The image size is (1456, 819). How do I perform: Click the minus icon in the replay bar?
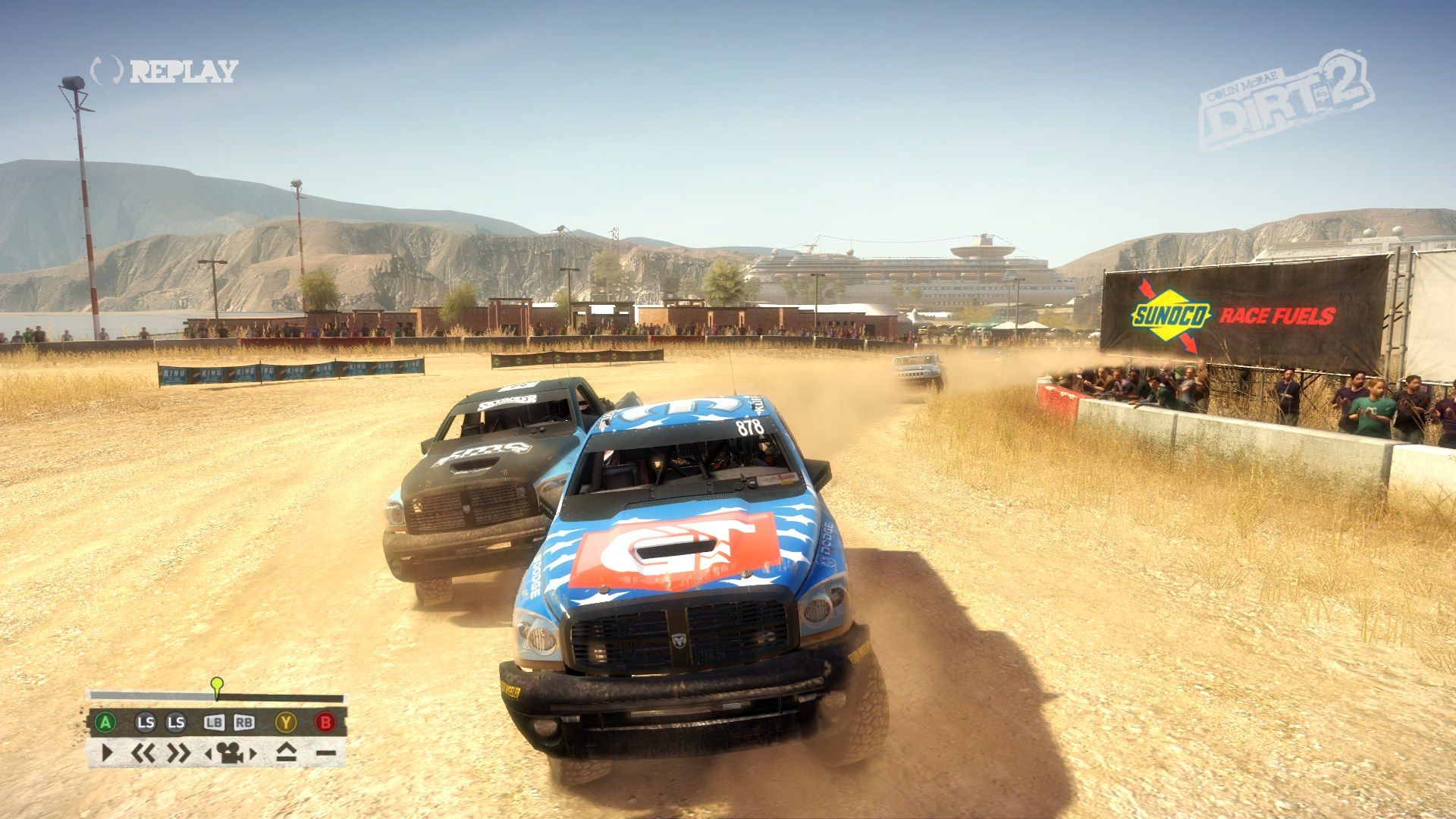326,753
